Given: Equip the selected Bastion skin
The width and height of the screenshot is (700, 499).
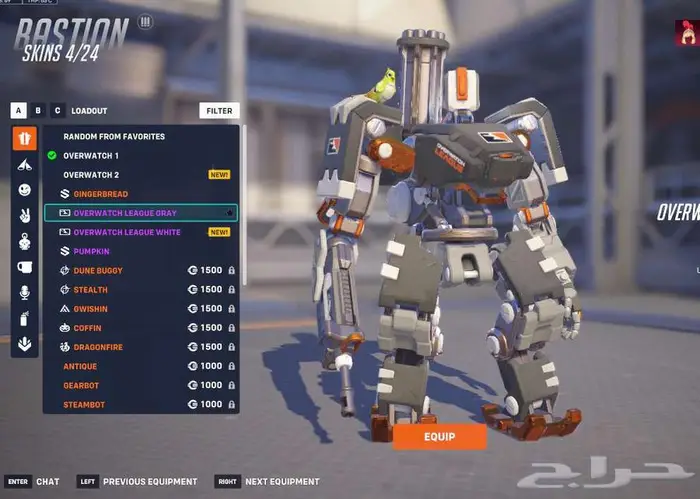Looking at the screenshot, I should 439,437.
